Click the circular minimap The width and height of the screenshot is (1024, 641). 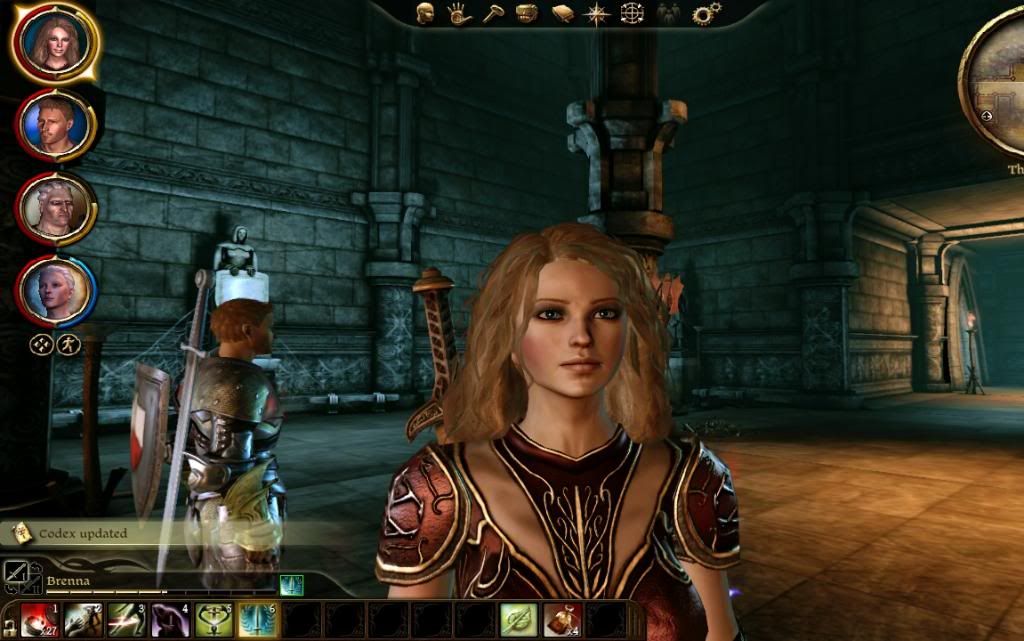(1000, 85)
